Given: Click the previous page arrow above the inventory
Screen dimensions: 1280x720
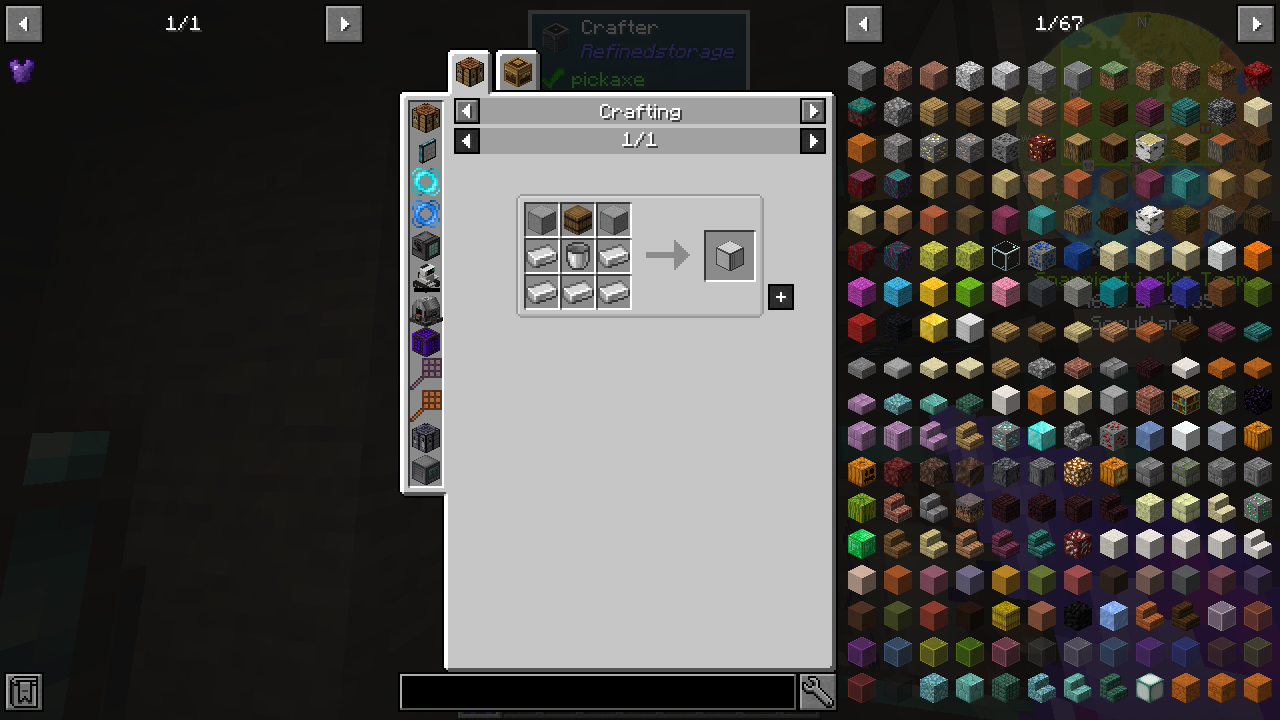Looking at the screenshot, I should coord(863,23).
